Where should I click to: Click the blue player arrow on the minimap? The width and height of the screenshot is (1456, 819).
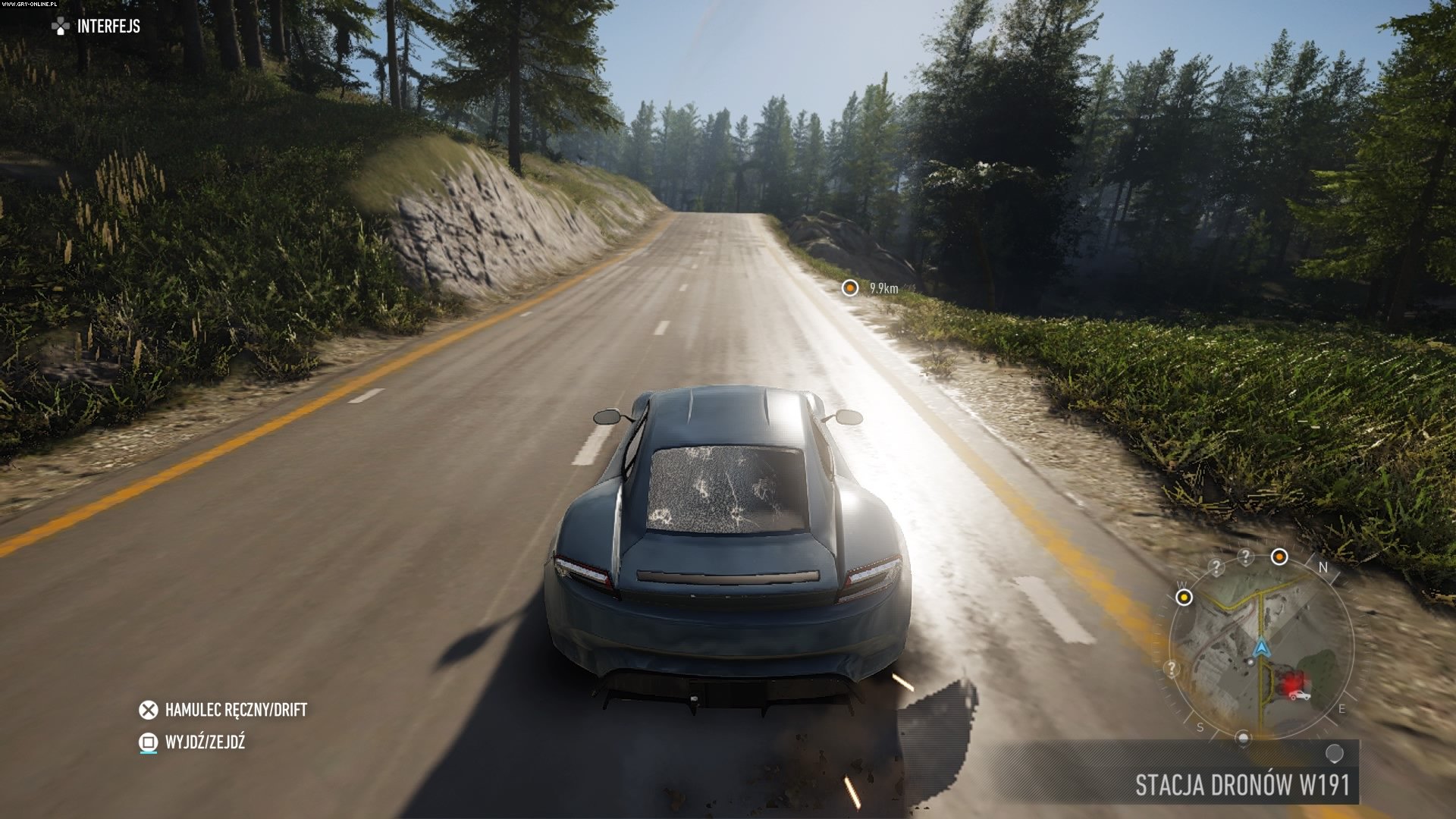tap(1261, 648)
